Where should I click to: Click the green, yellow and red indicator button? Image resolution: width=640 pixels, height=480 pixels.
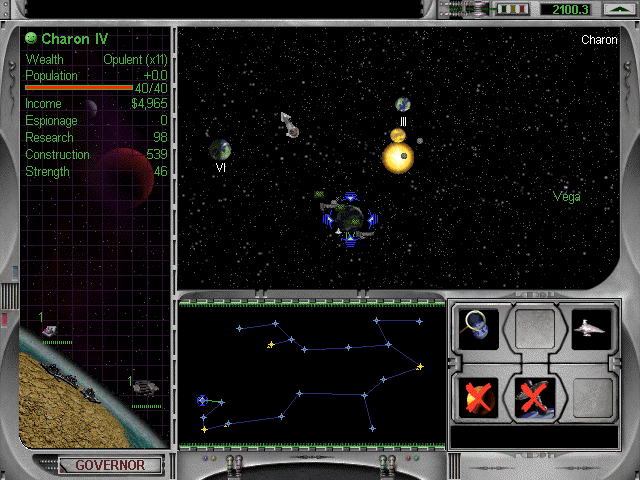pos(513,9)
